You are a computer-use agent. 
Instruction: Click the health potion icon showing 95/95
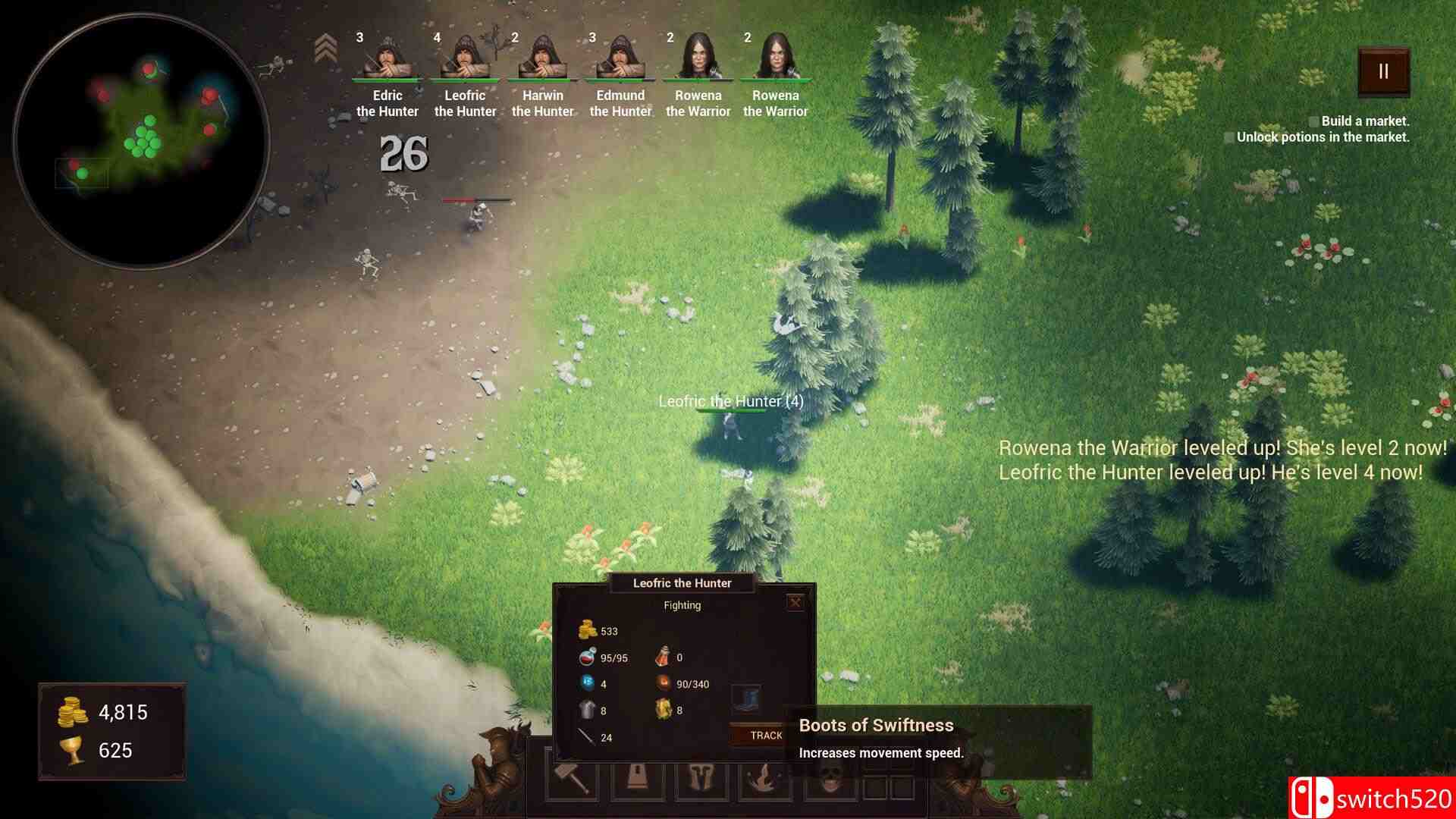(x=586, y=657)
